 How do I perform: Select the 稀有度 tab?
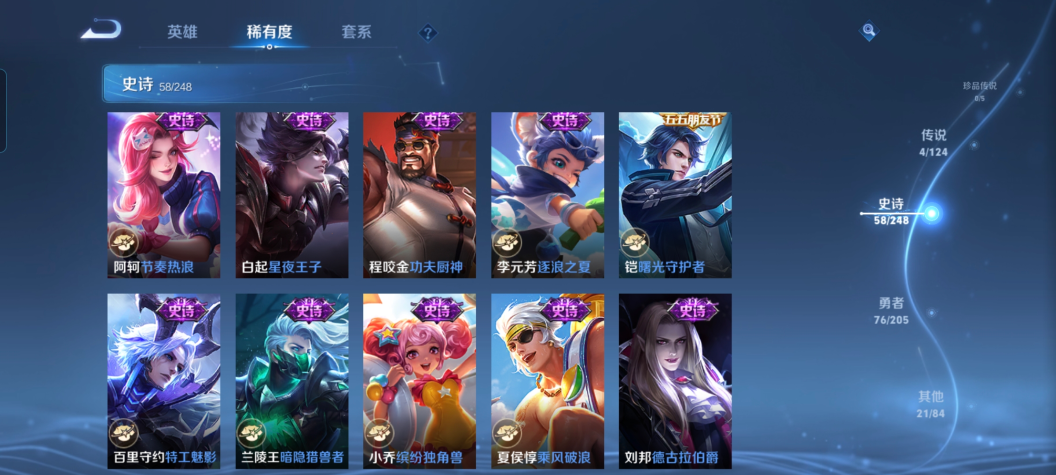pos(269,32)
